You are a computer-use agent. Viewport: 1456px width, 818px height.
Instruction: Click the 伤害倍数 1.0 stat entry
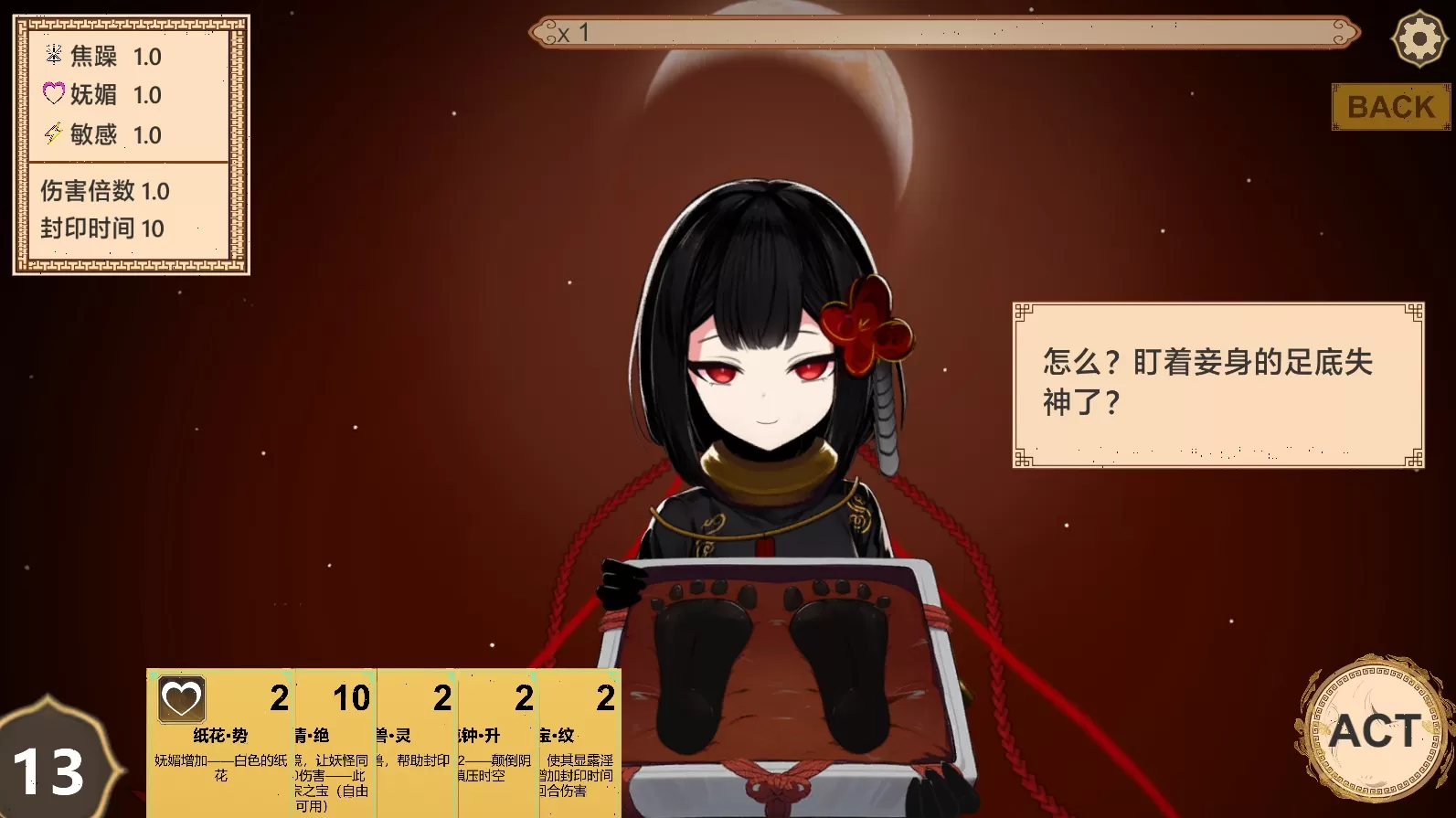tap(103, 192)
